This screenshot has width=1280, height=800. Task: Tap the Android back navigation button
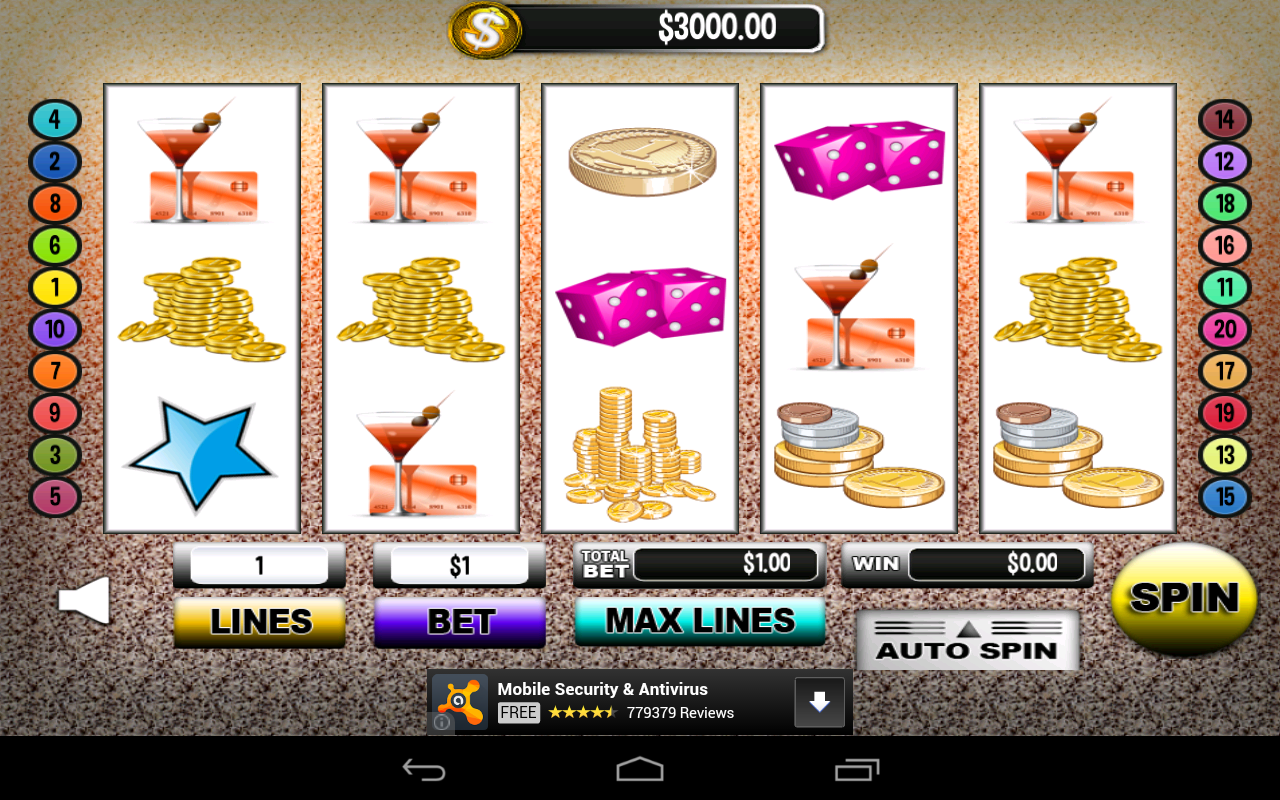click(424, 769)
